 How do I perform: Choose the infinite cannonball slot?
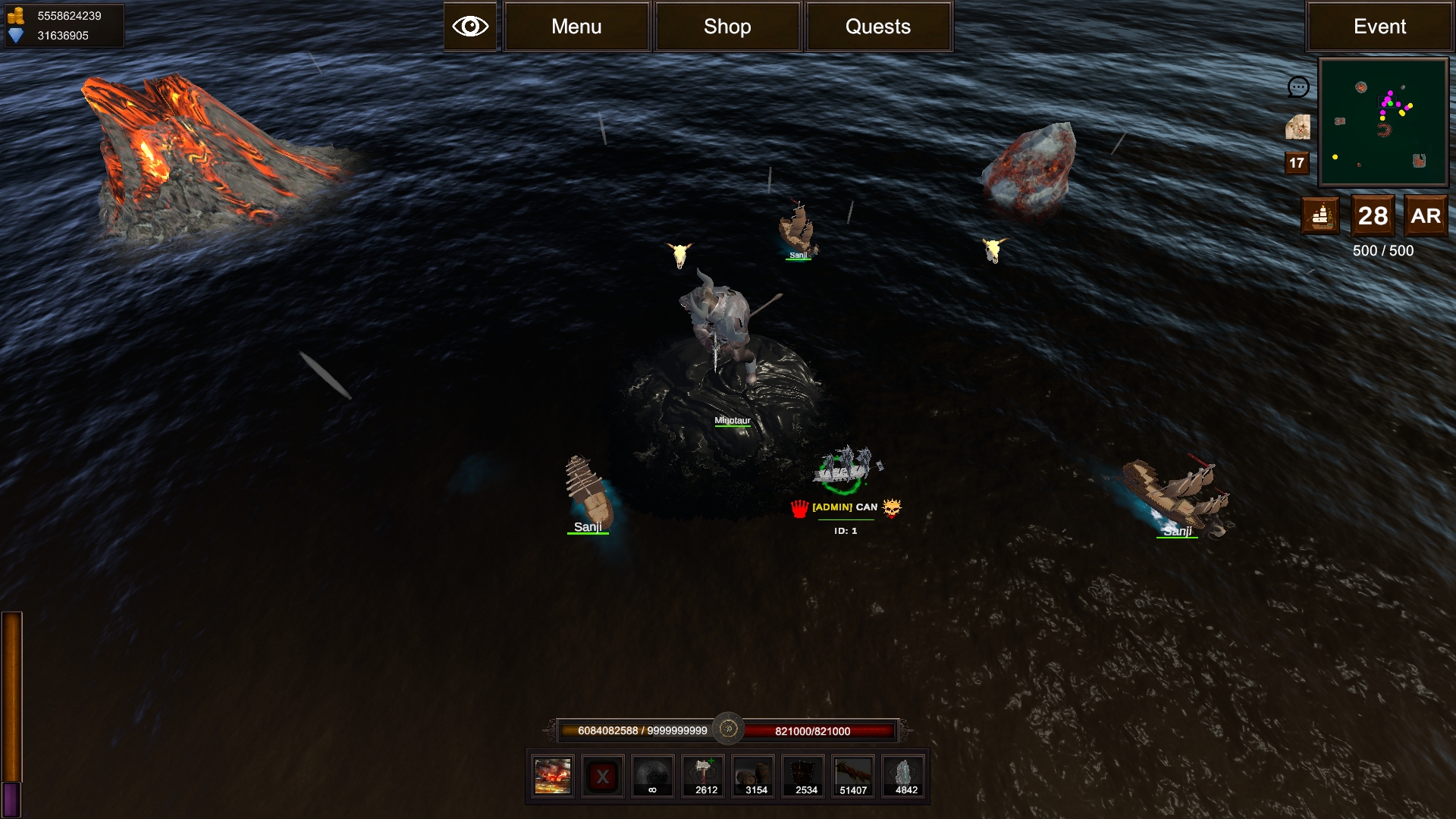coord(652,777)
